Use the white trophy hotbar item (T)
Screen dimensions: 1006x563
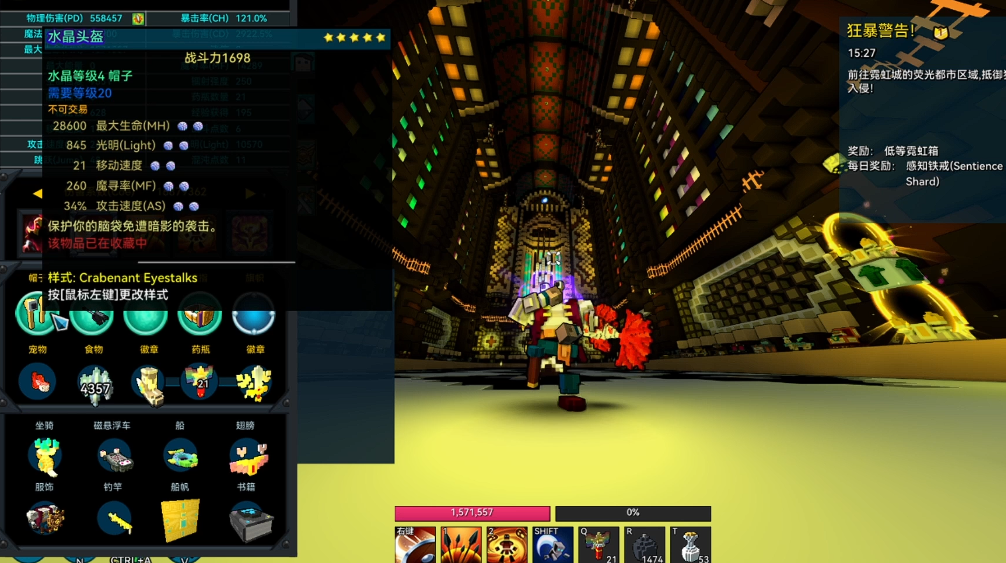pyautogui.click(x=690, y=546)
